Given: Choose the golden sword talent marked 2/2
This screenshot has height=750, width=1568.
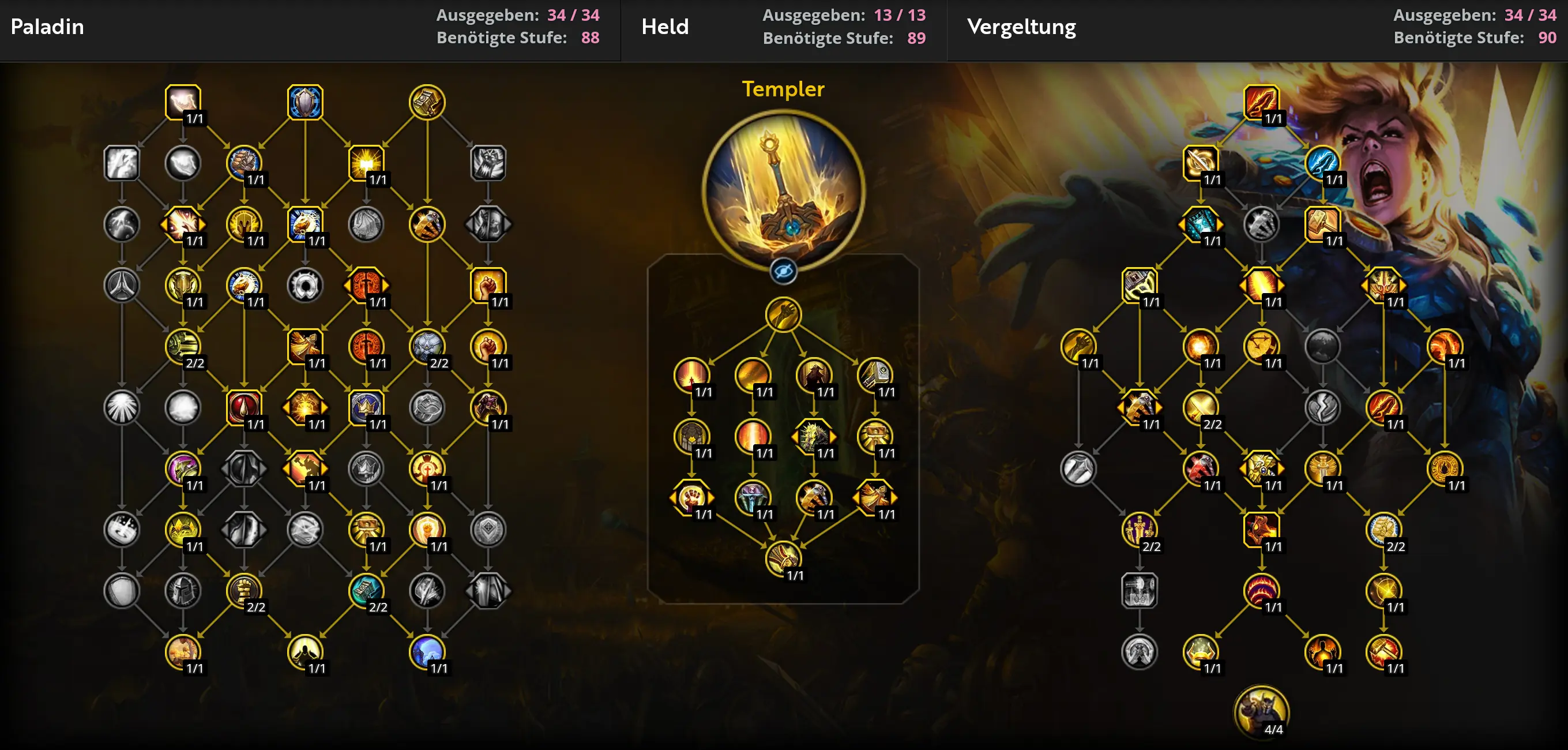Looking at the screenshot, I should tap(1200, 407).
